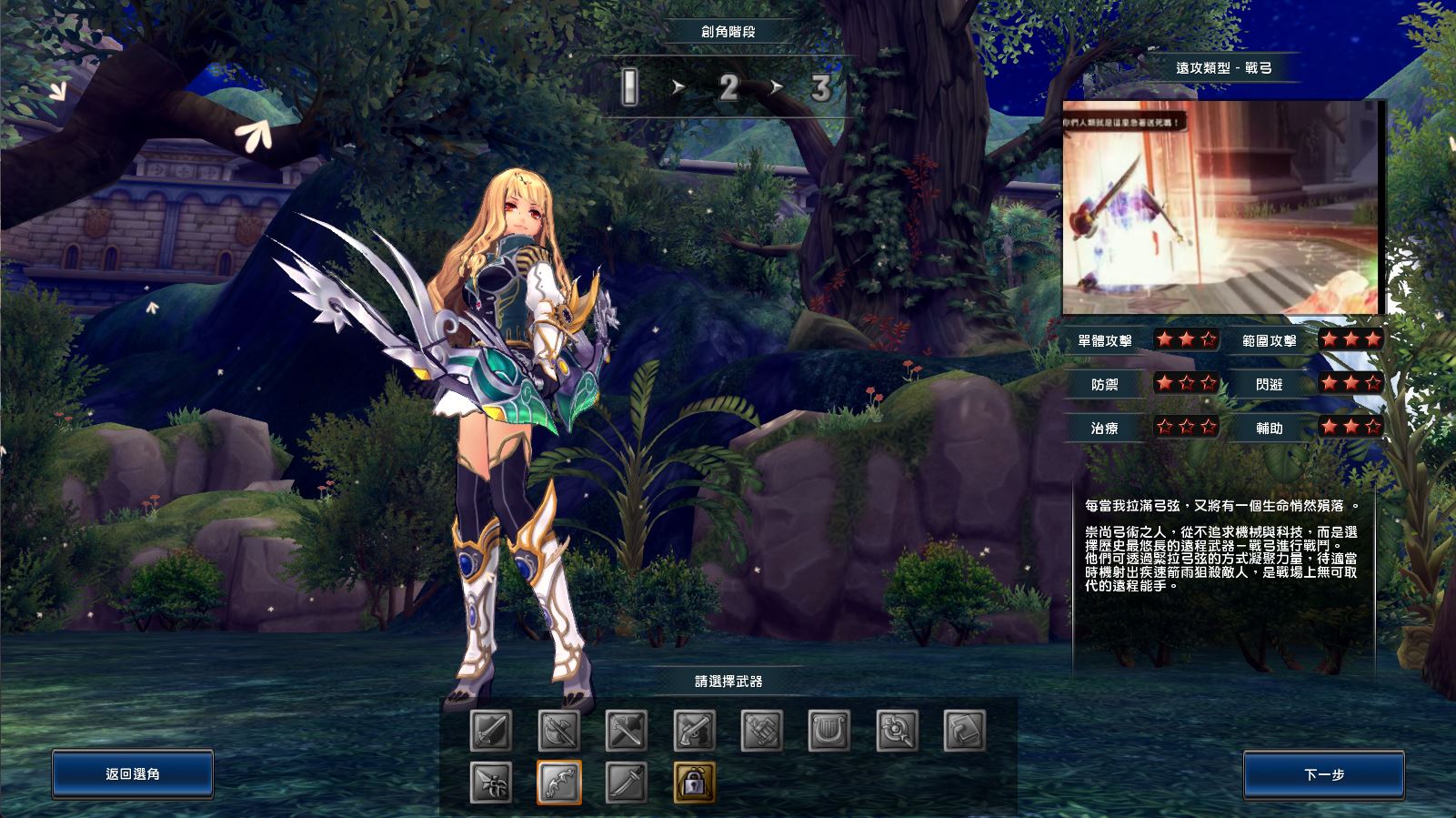
Task: Choose the battle axe weapon icon
Action: pyautogui.click(x=558, y=731)
